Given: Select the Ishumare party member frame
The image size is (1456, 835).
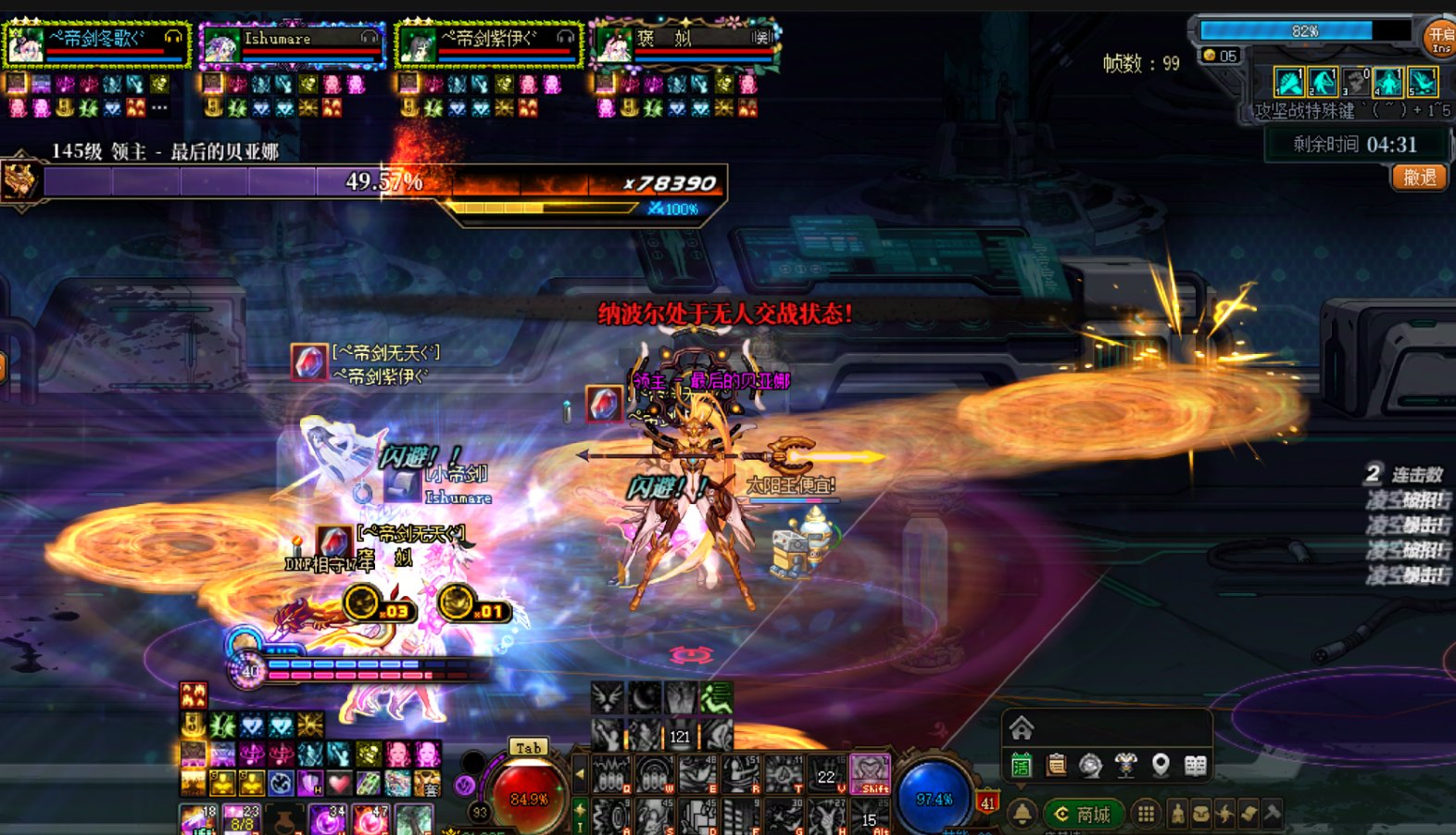Looking at the screenshot, I should (x=292, y=44).
